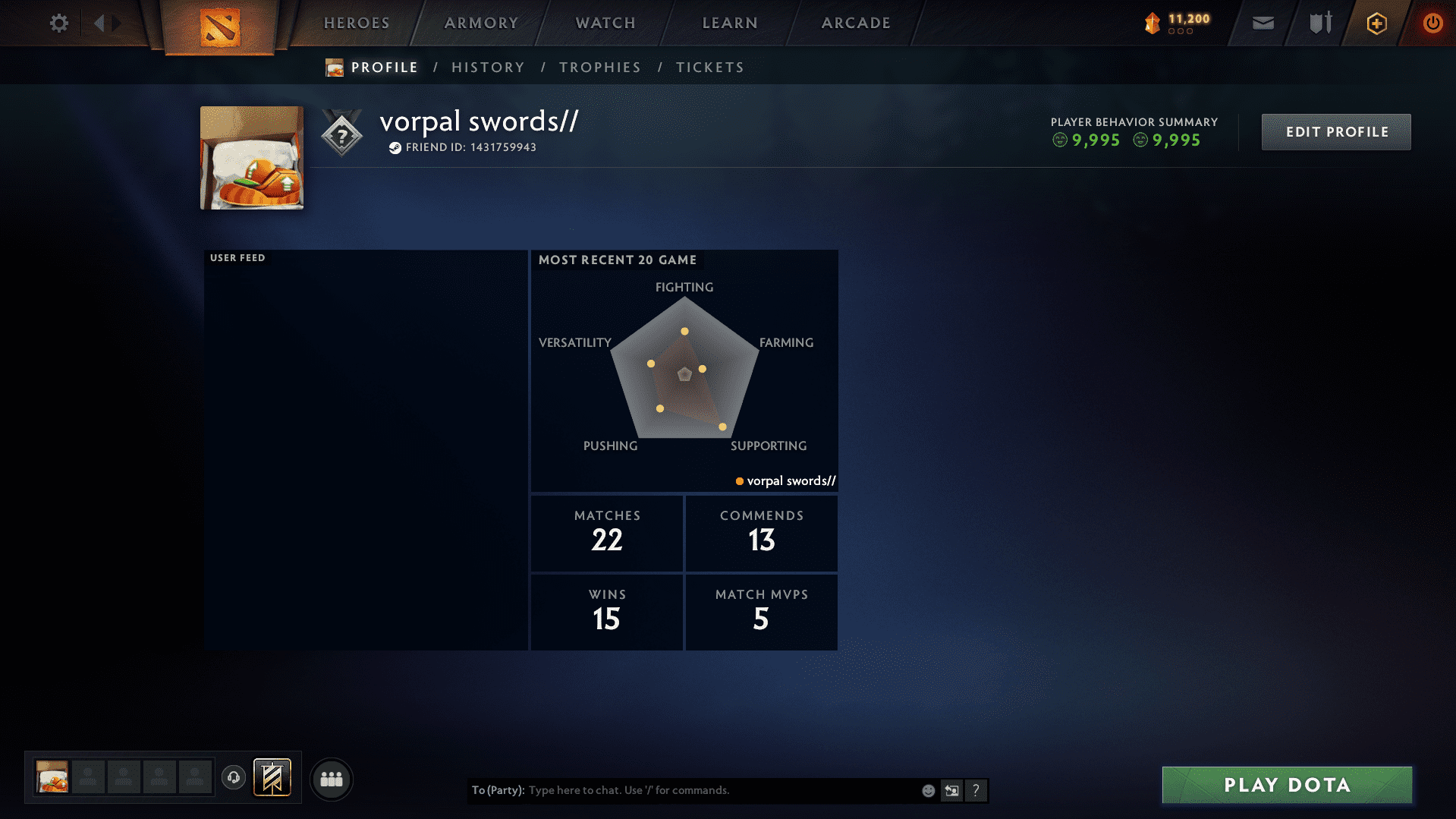Open the settings gear
Image resolution: width=1456 pixels, height=819 pixels.
point(58,24)
